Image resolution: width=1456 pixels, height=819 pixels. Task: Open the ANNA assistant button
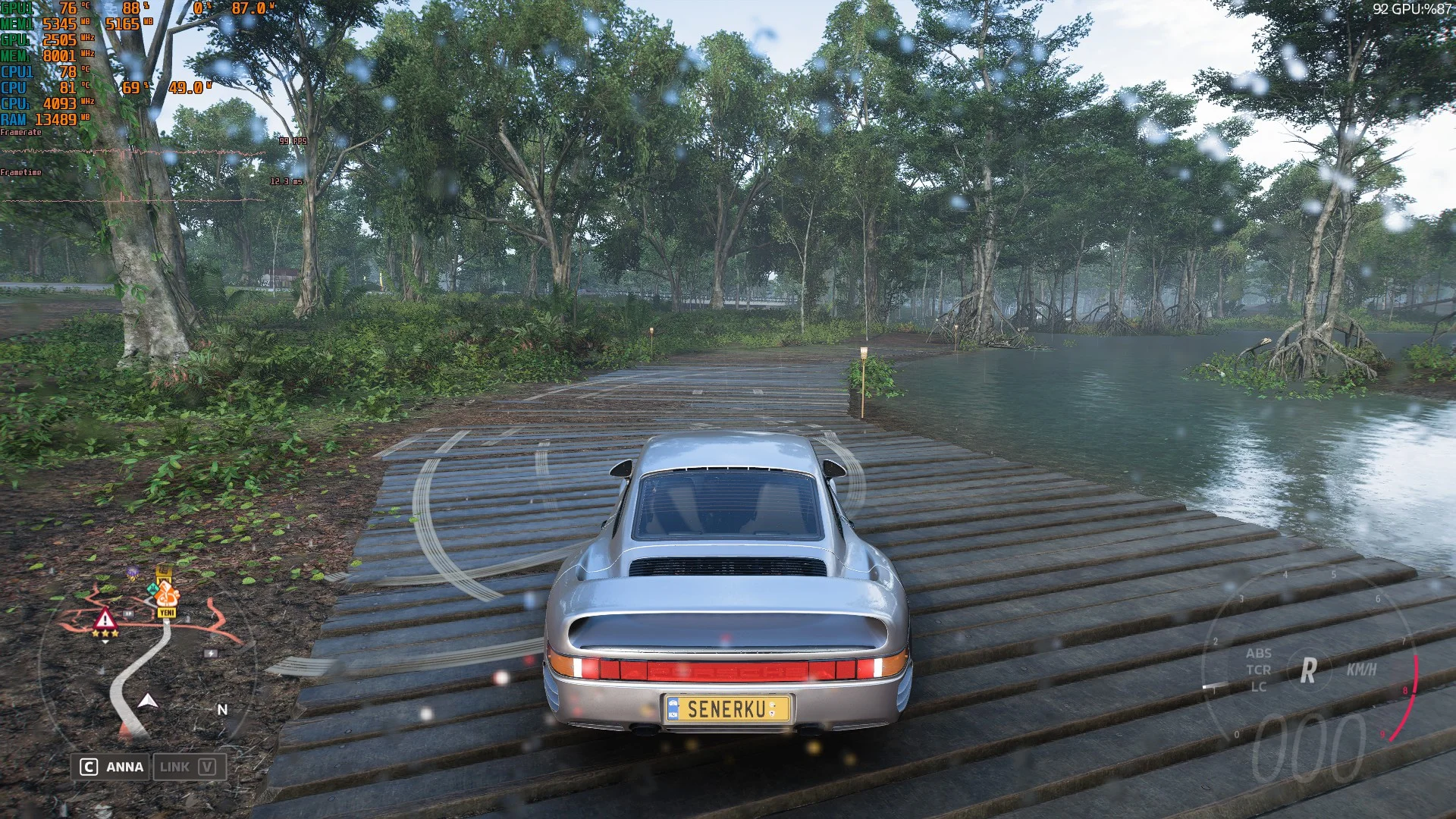tap(111, 767)
